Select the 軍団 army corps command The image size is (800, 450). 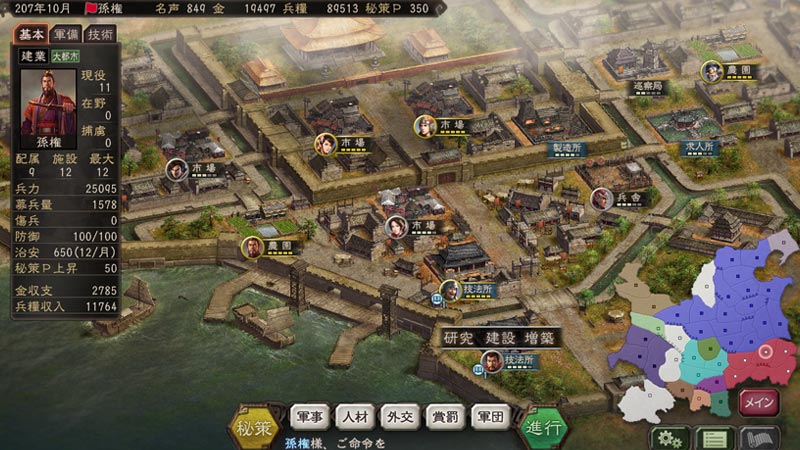click(x=491, y=416)
